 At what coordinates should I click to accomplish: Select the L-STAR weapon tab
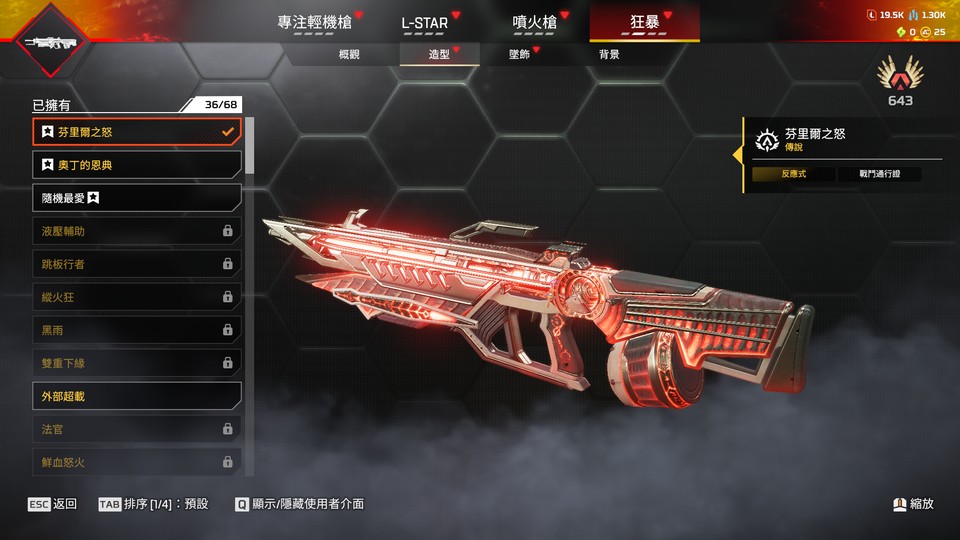pyautogui.click(x=424, y=22)
